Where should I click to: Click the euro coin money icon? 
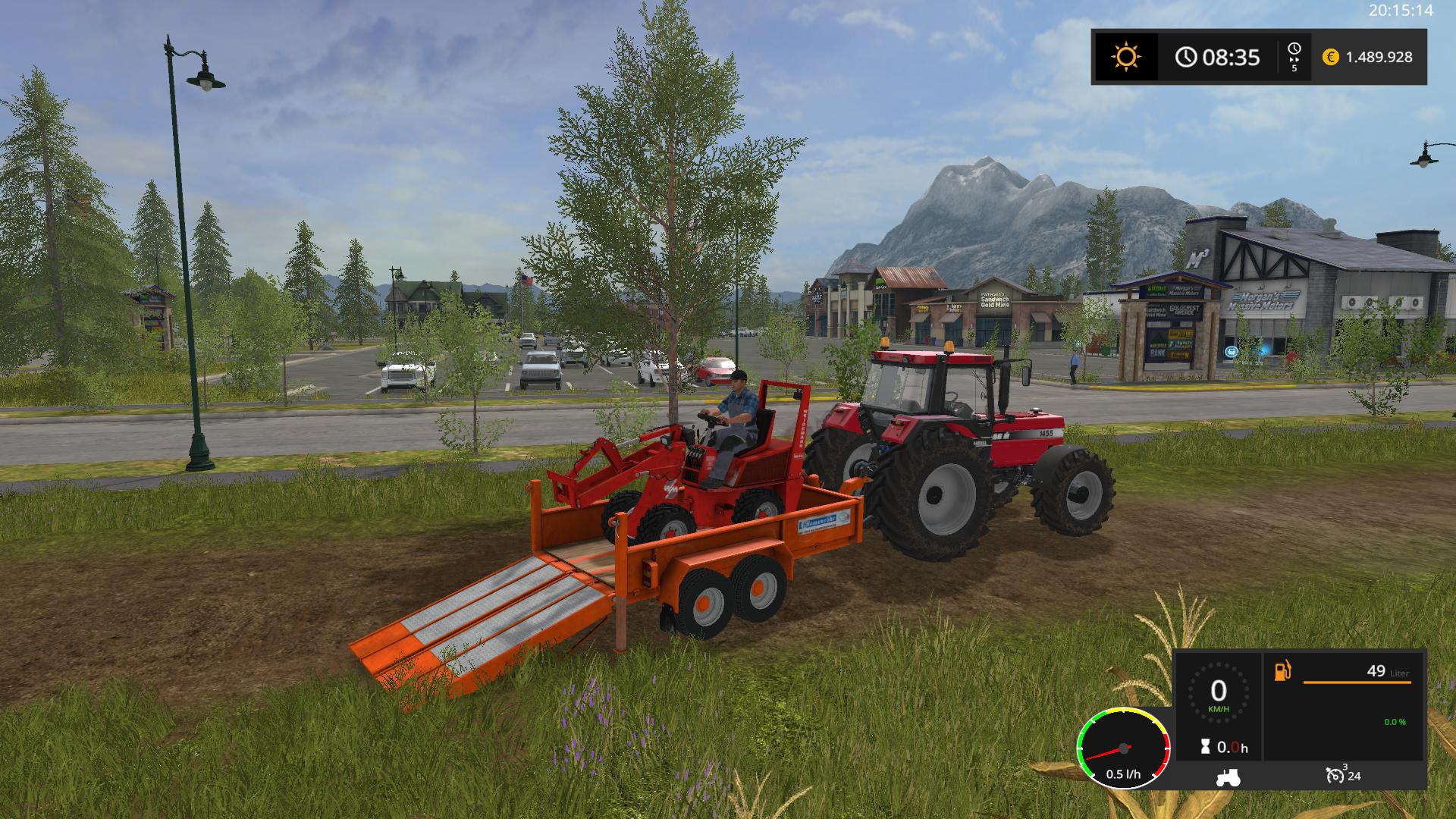(x=1330, y=57)
